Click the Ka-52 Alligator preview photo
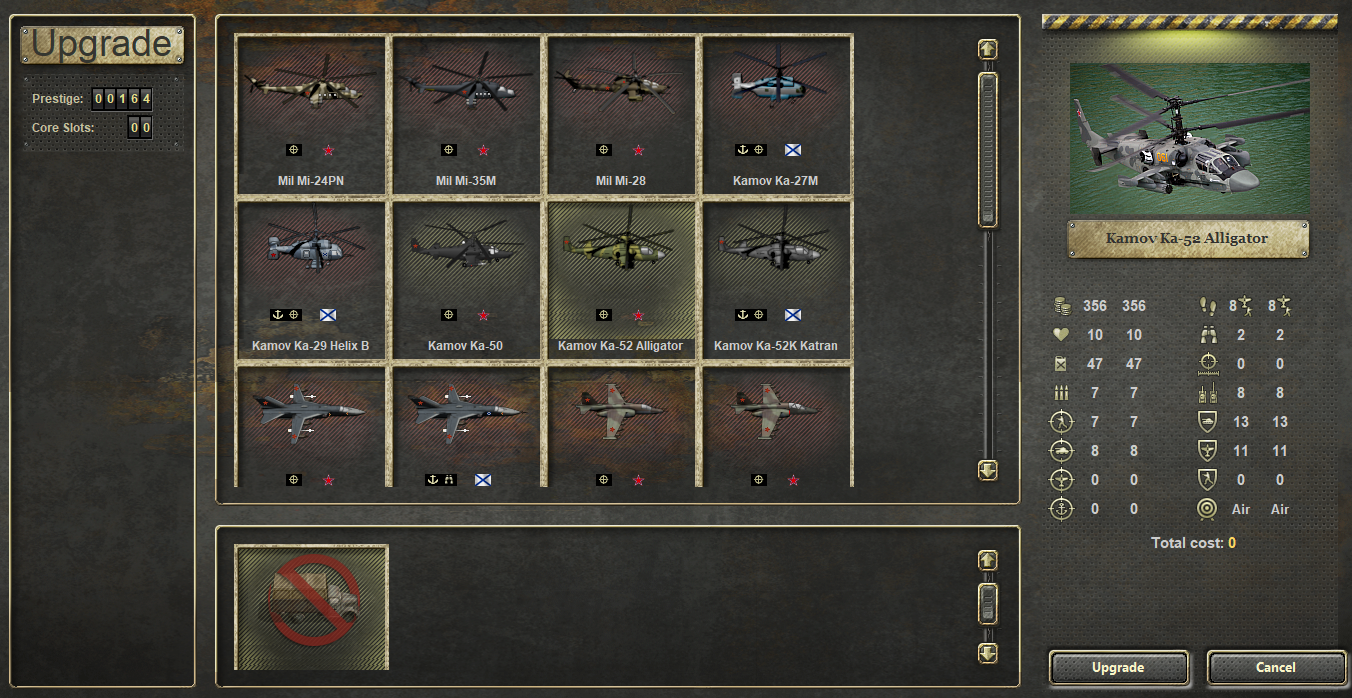1352x698 pixels. click(1189, 138)
